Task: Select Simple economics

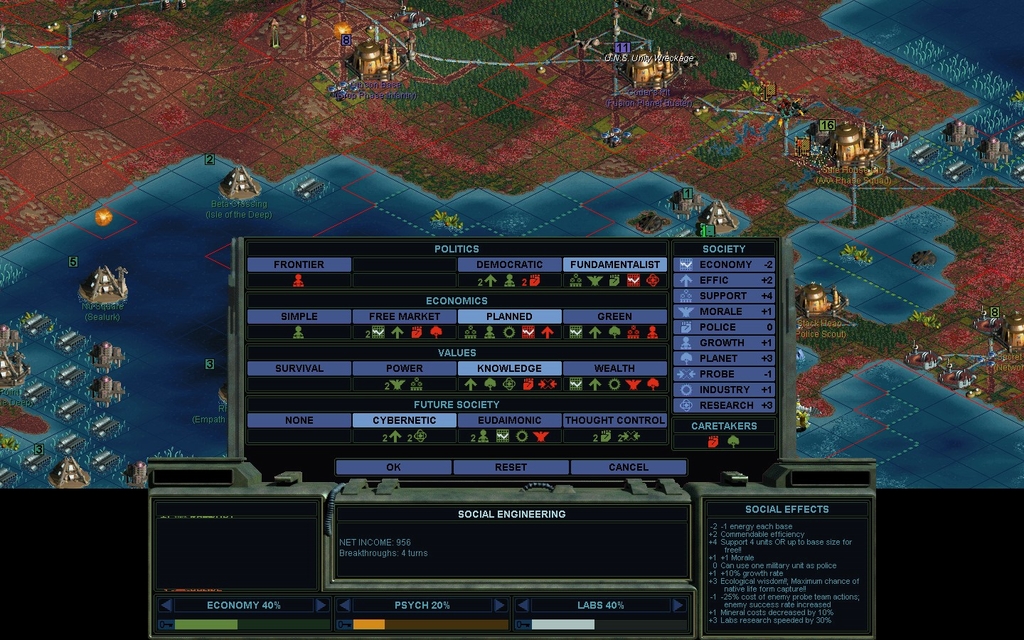Action: point(299,317)
